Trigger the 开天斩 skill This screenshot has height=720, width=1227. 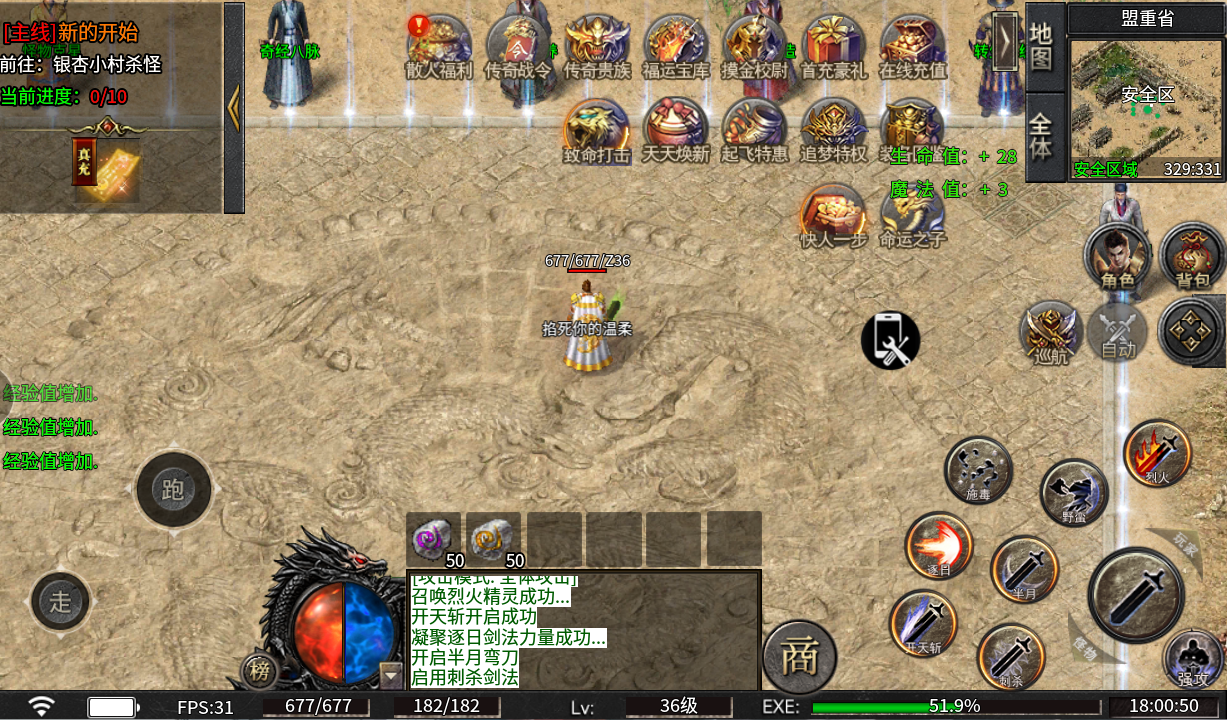(923, 623)
